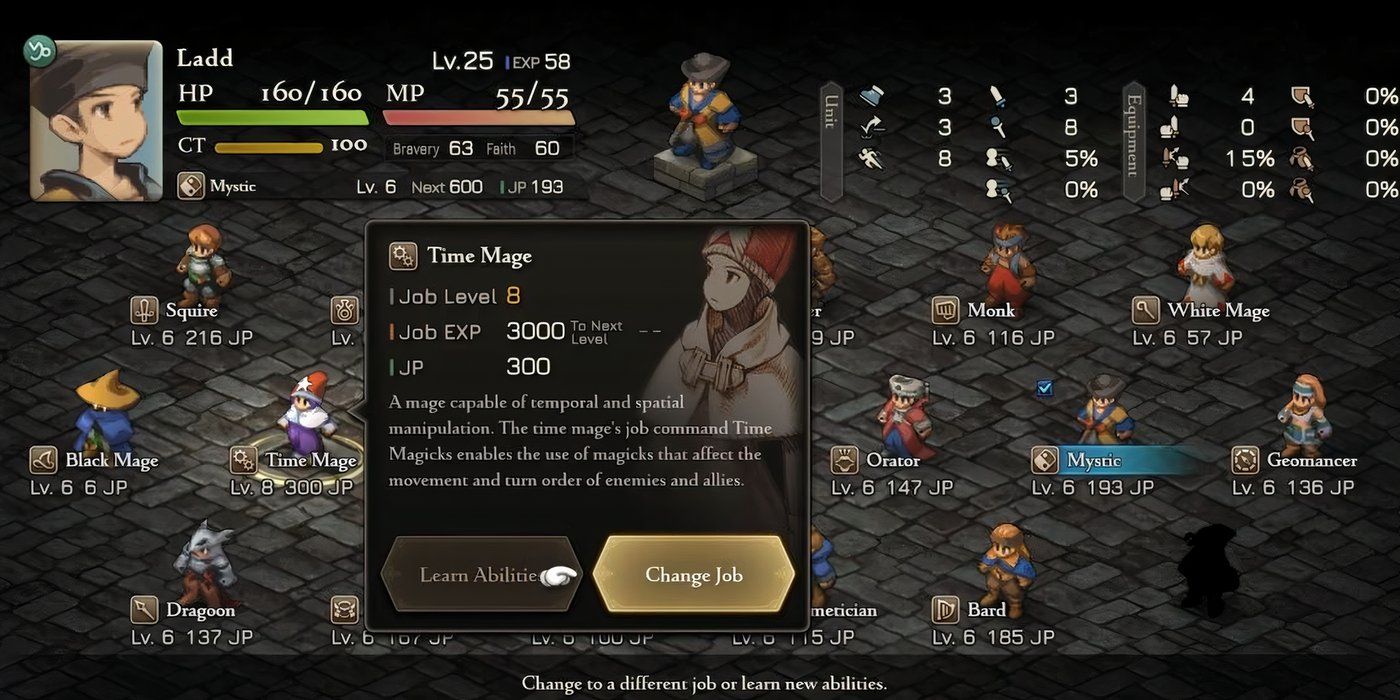Open the Learn Abilities option
The height and width of the screenshot is (700, 1400).
(x=480, y=575)
